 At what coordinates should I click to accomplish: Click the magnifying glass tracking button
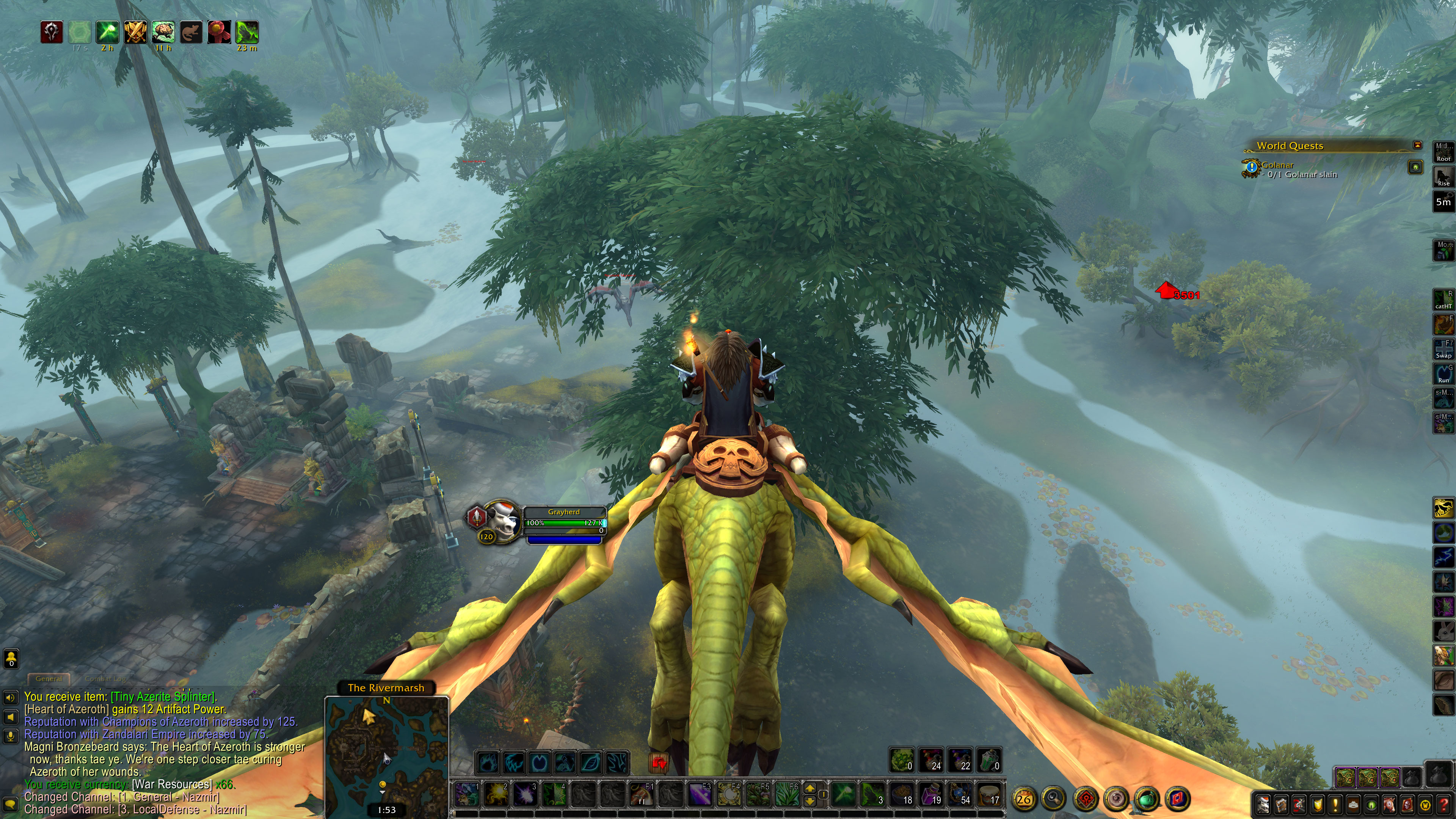pos(1054,799)
